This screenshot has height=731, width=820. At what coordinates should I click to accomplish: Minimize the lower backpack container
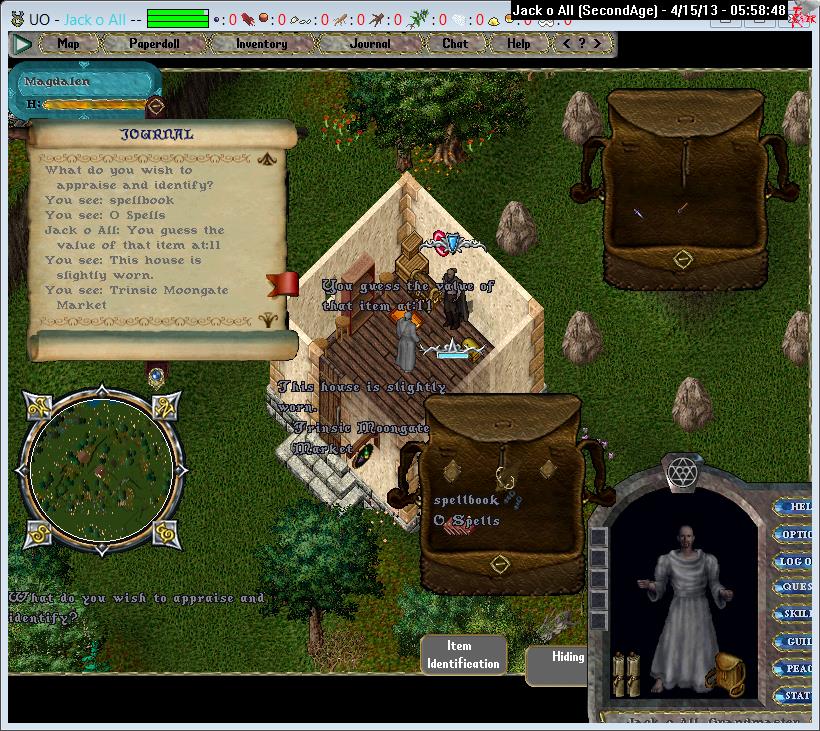499,564
